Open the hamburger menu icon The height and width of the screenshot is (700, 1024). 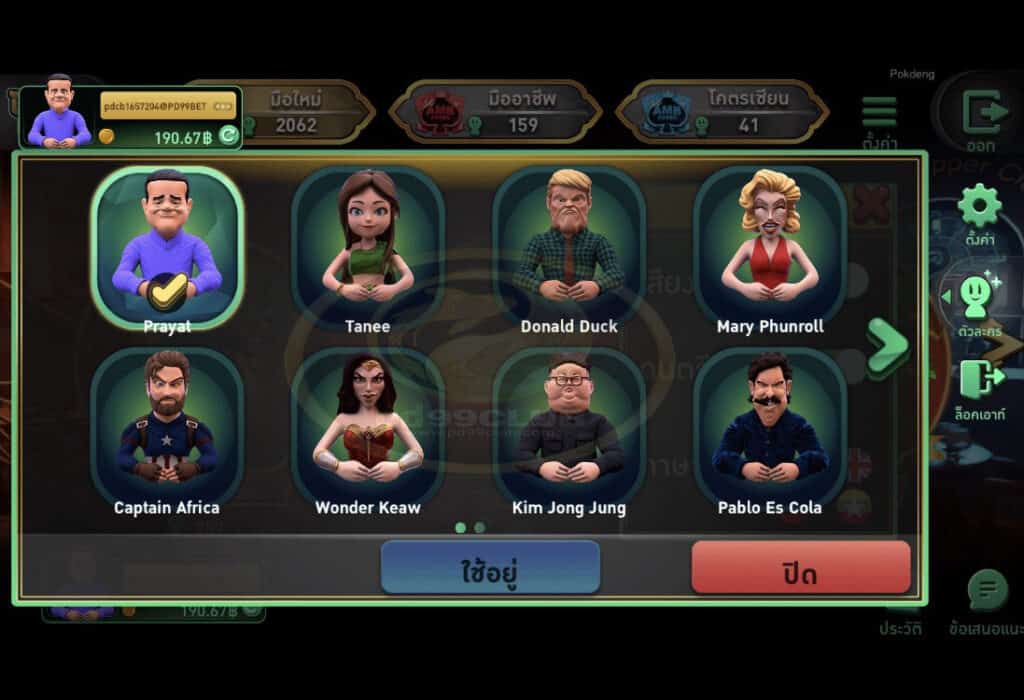[x=879, y=113]
